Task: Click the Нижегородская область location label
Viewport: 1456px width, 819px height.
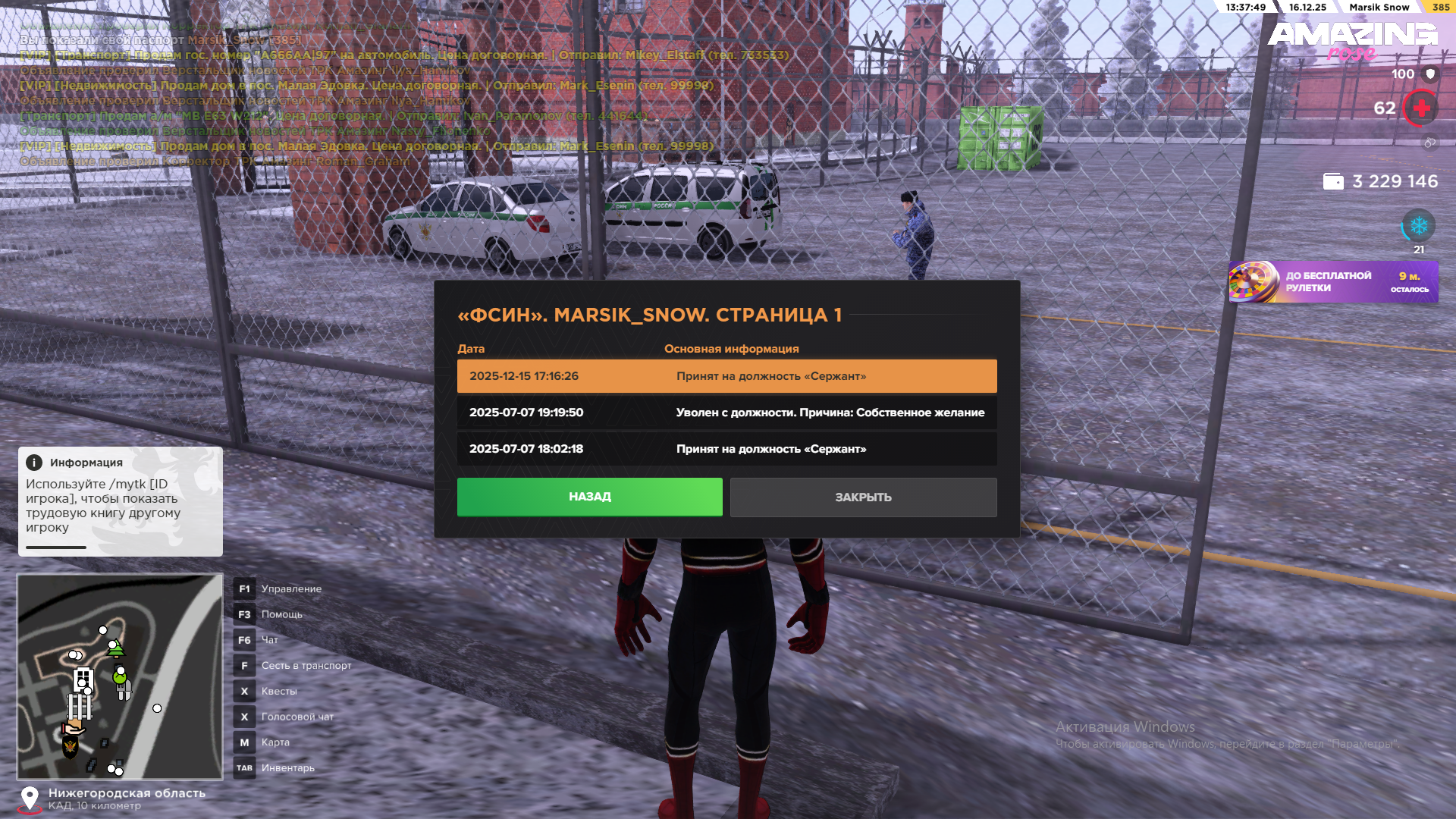Action: pos(127,793)
